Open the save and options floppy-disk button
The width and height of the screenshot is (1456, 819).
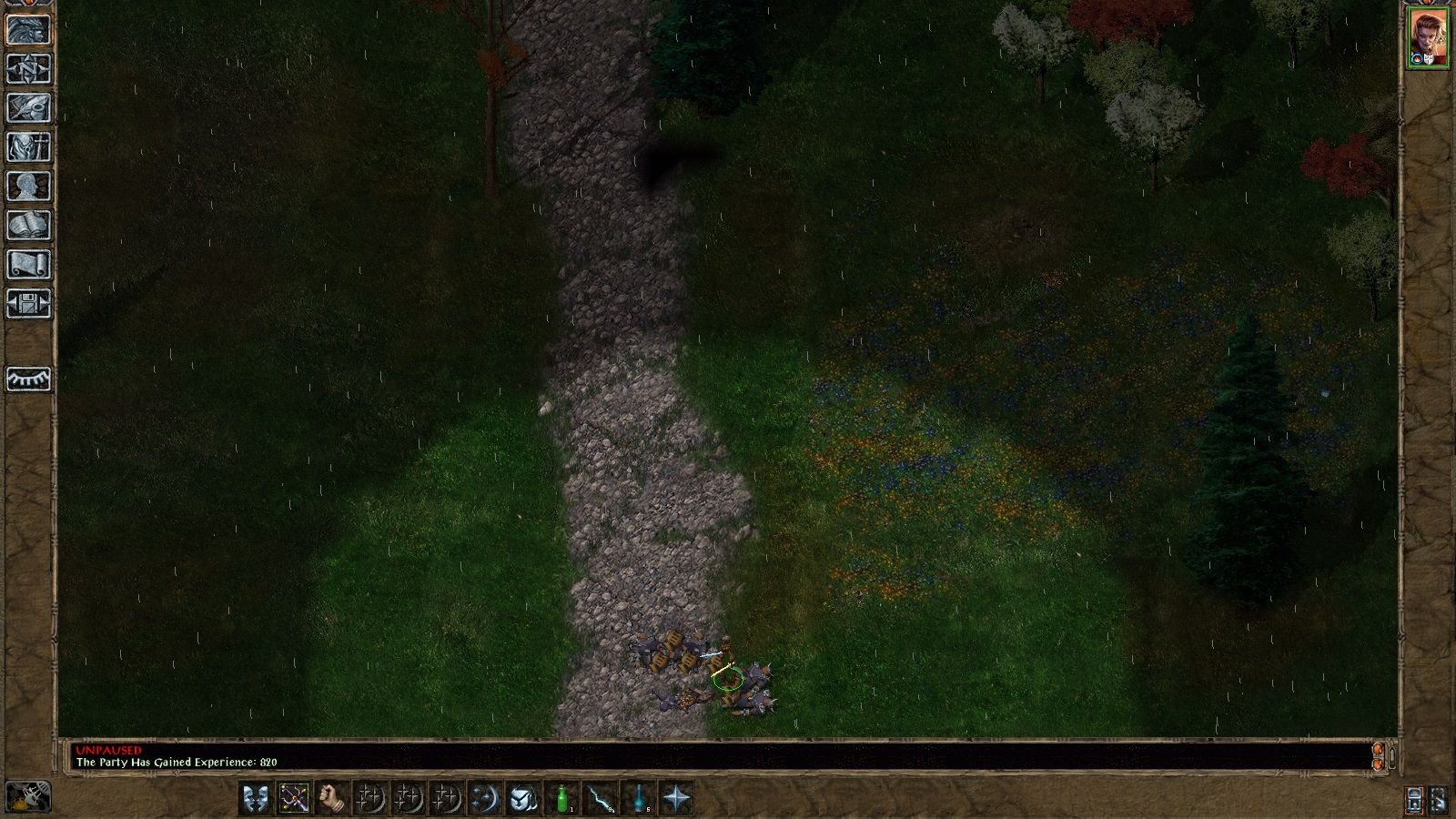coord(28,304)
